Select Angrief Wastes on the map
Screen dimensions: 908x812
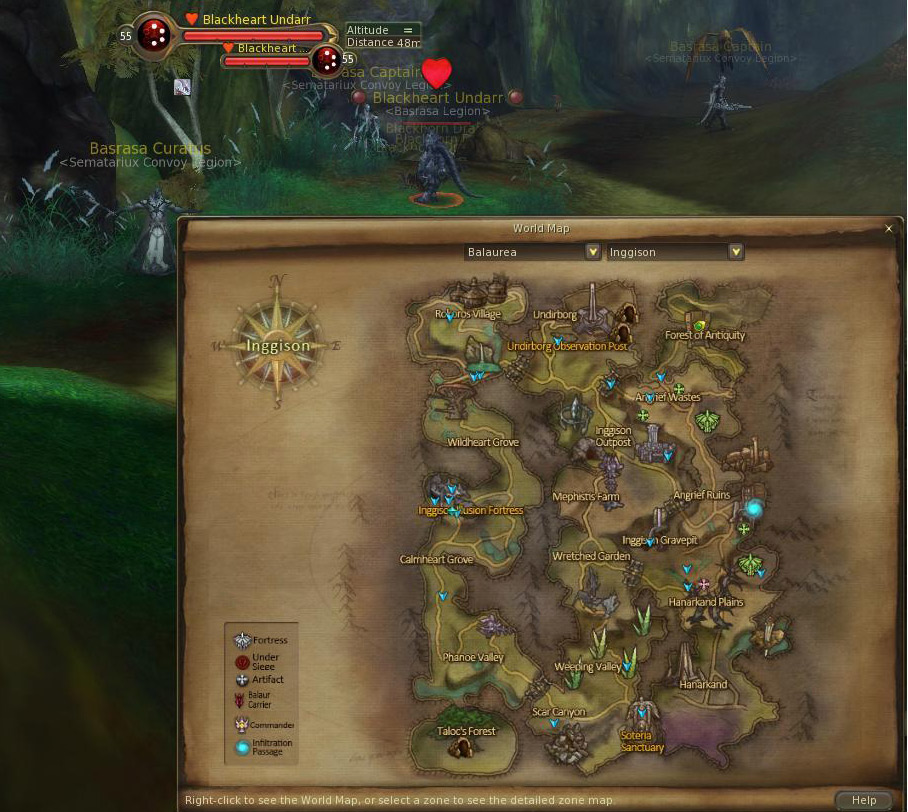tap(668, 397)
